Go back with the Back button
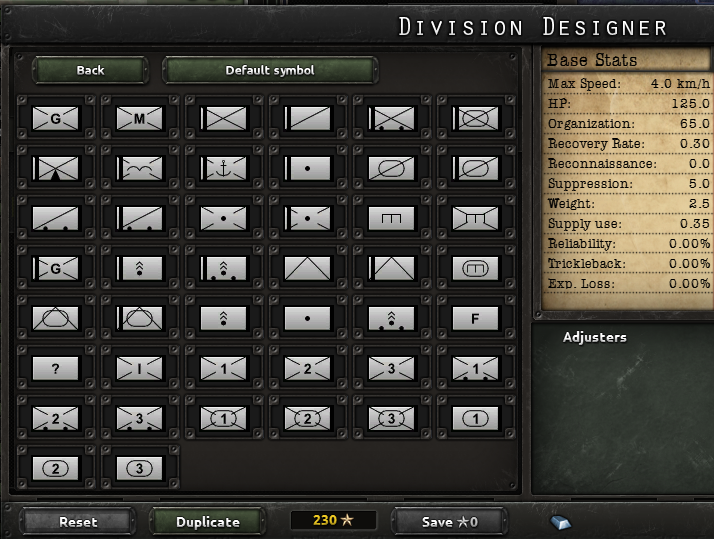 (x=90, y=70)
